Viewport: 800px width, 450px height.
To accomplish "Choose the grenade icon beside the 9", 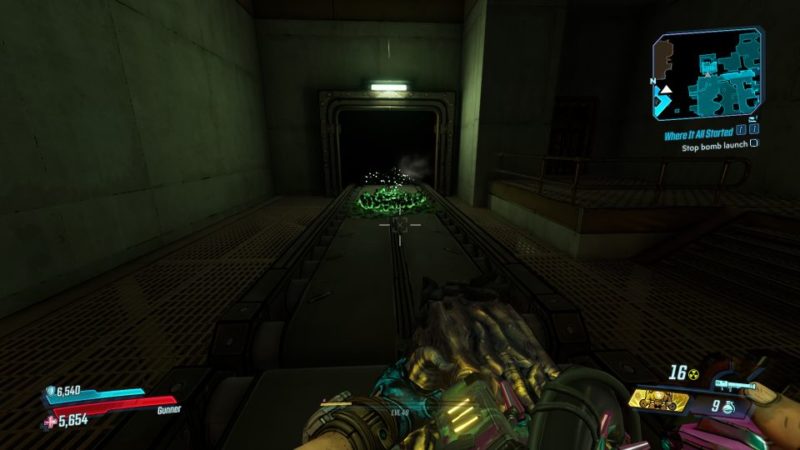I will (731, 407).
